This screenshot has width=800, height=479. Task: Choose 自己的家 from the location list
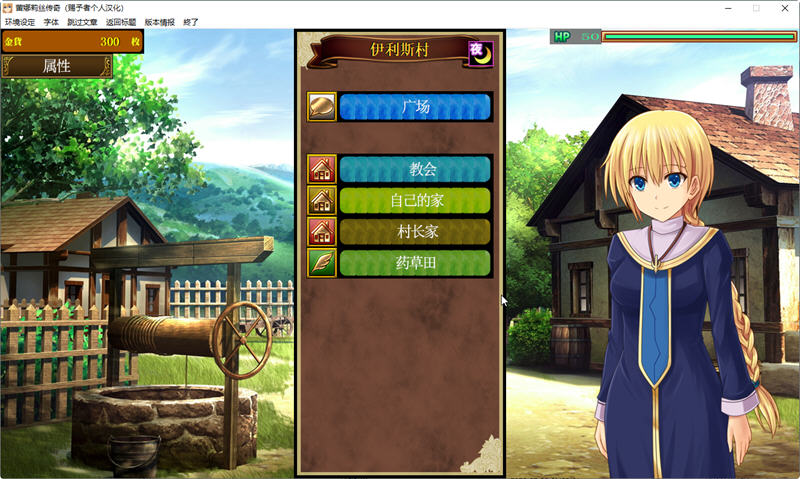coord(415,200)
